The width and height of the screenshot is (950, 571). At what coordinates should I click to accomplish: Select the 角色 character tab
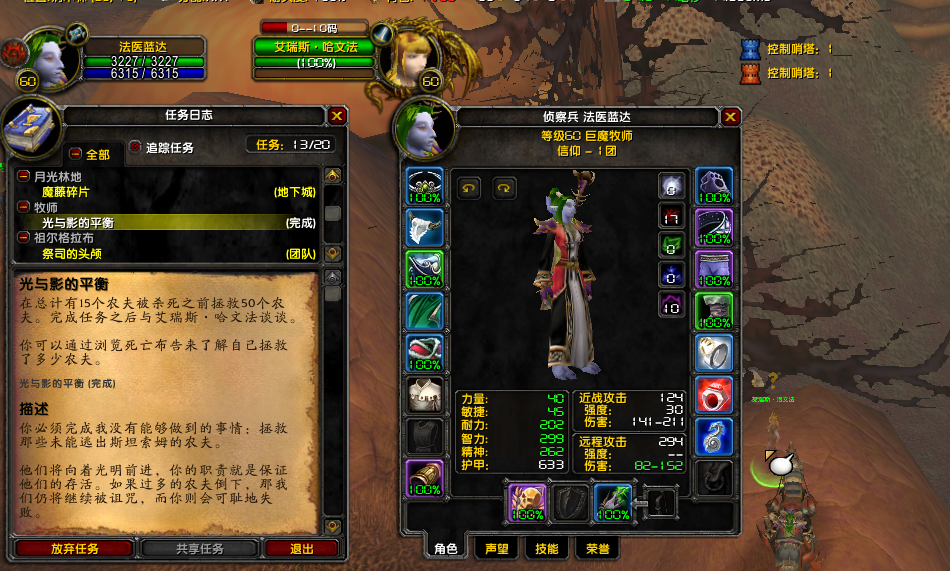click(x=445, y=548)
